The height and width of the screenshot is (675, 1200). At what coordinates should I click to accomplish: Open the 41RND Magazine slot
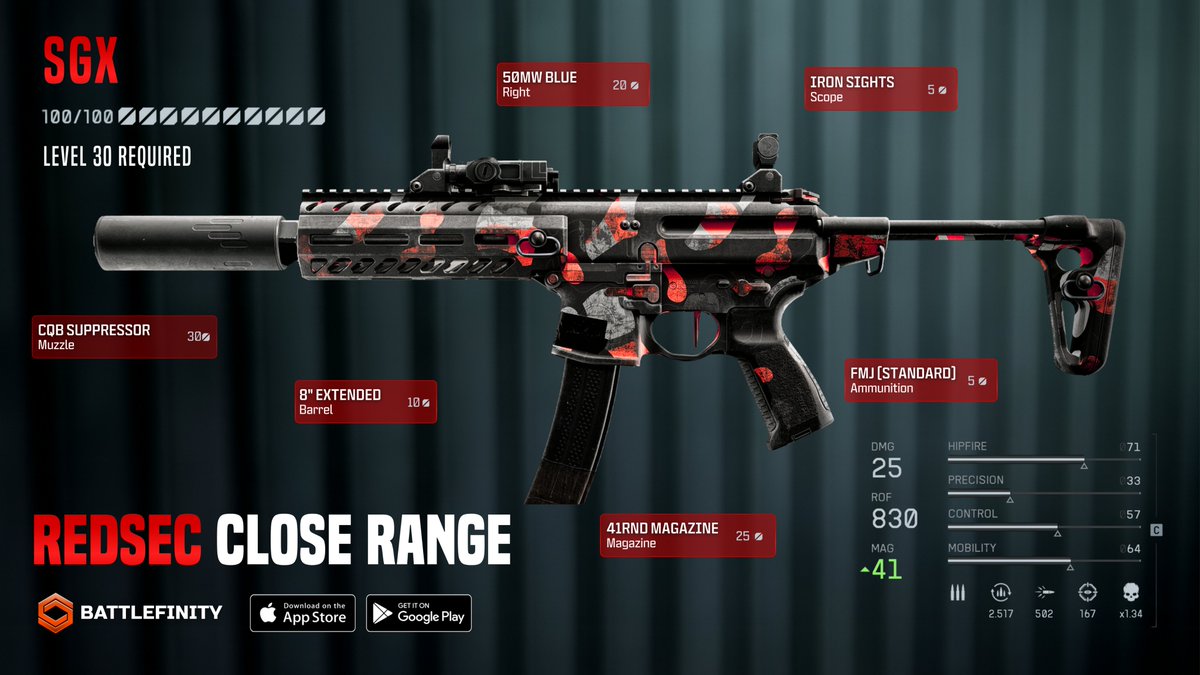(x=687, y=535)
